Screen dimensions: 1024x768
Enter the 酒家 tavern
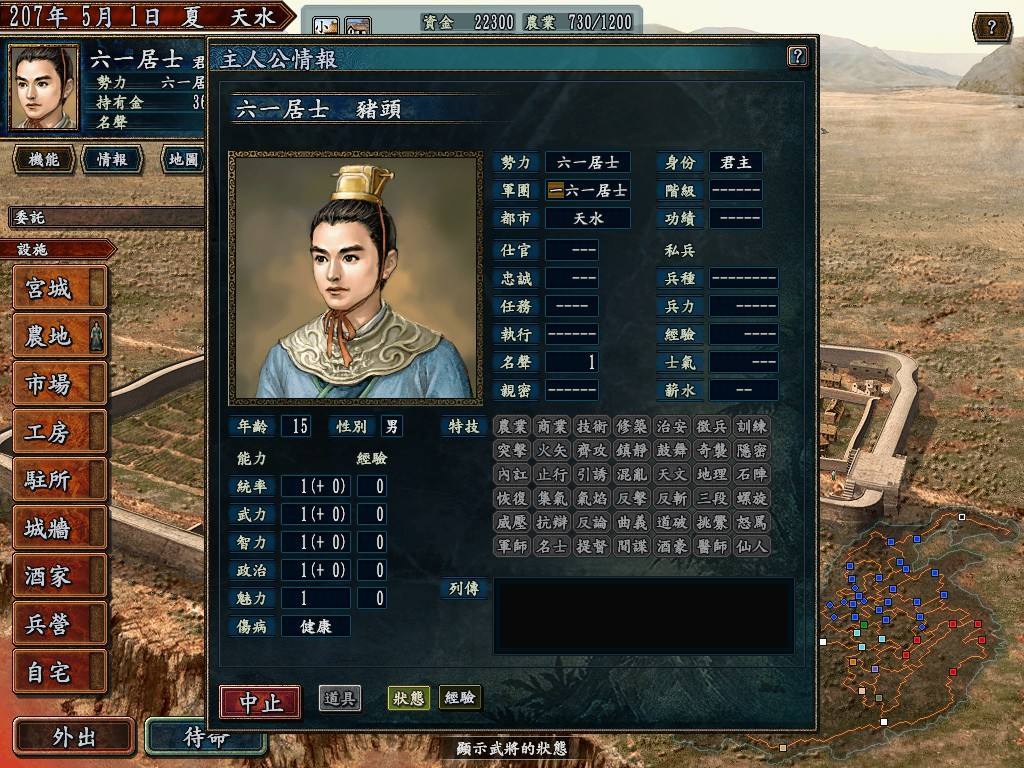[59, 576]
